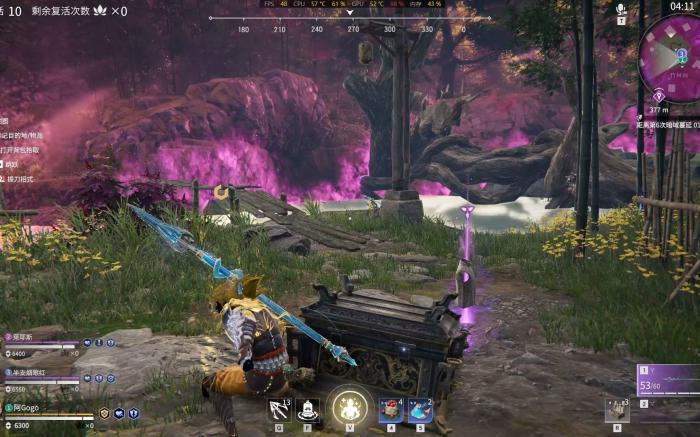This screenshot has width=700, height=437.
Task: Toggle the voice chat microphone icon
Action: click(621, 9)
